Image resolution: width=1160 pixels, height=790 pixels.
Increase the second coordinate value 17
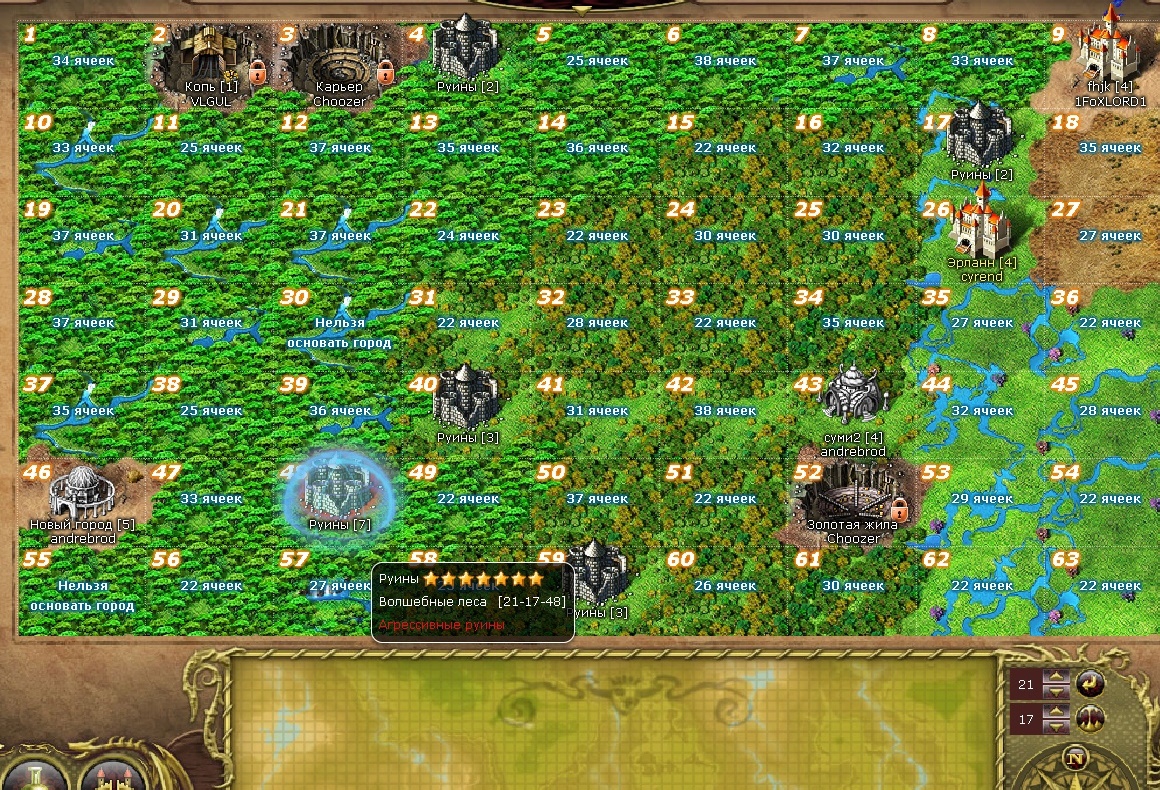[x=1057, y=711]
